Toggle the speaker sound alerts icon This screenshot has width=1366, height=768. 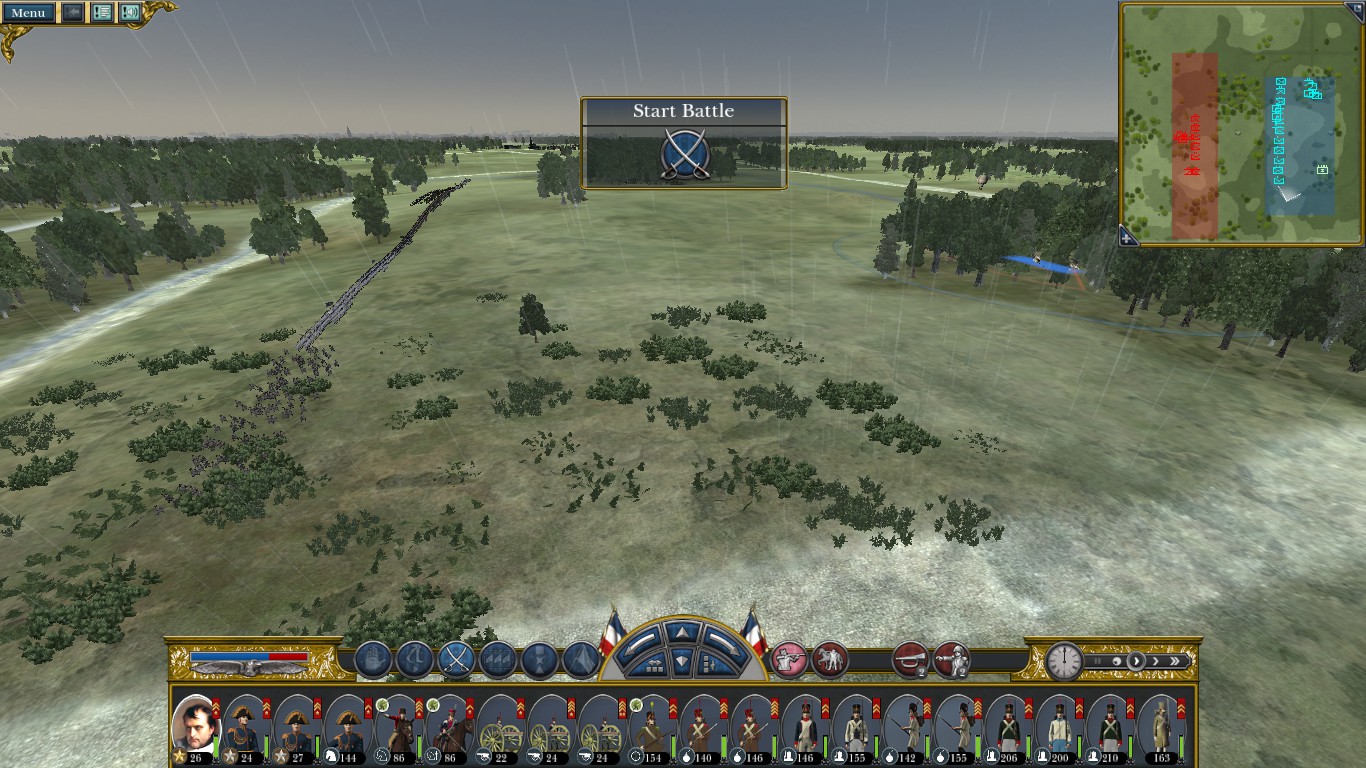click(x=130, y=13)
